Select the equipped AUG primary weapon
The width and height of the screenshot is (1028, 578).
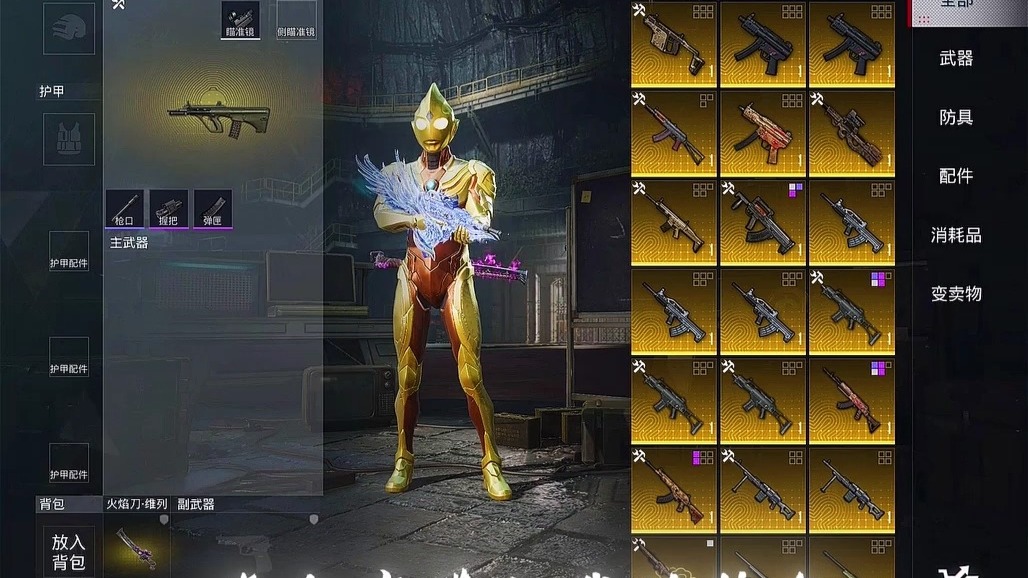pos(218,118)
